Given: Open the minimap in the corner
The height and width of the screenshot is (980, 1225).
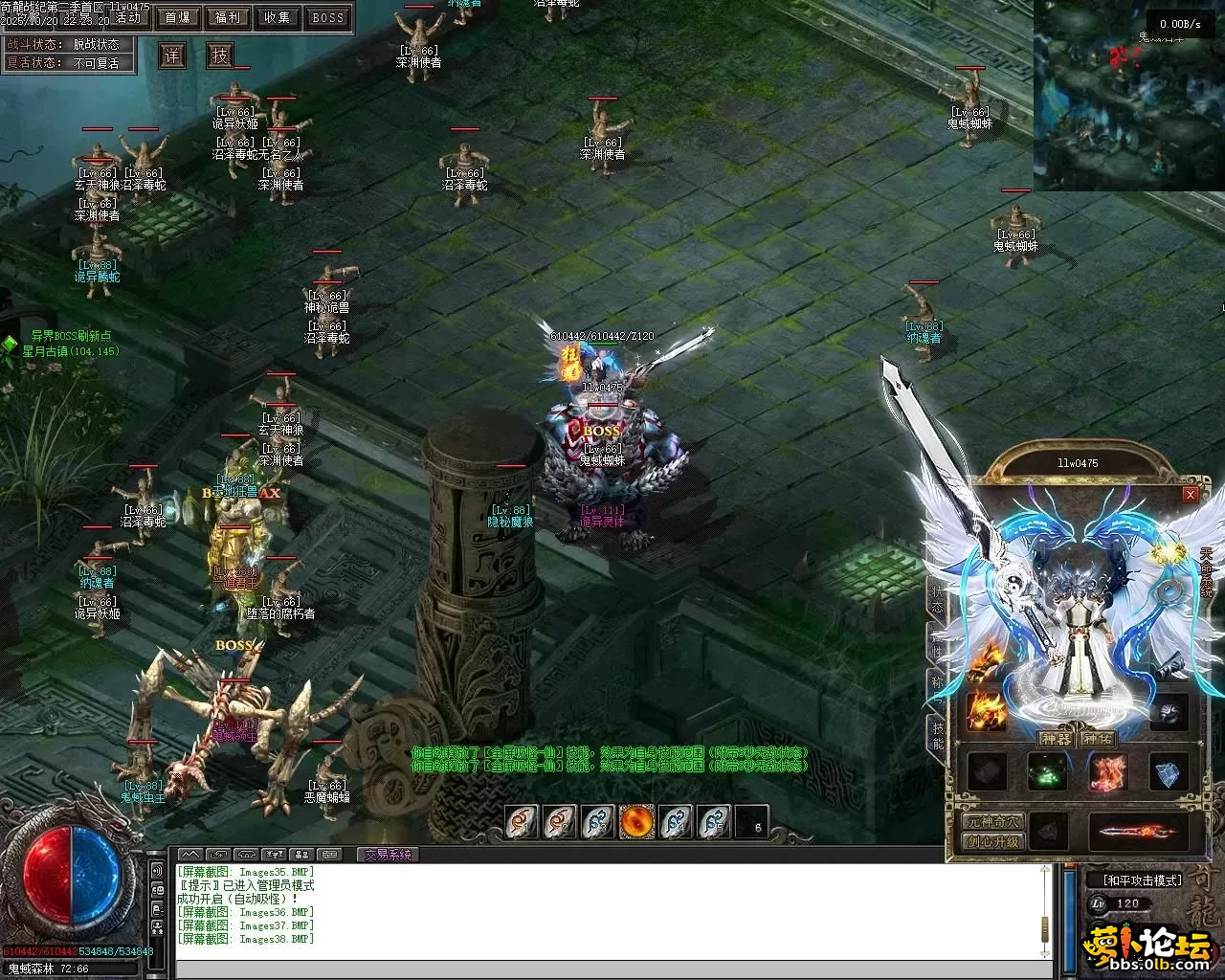Looking at the screenshot, I should 1128,96.
